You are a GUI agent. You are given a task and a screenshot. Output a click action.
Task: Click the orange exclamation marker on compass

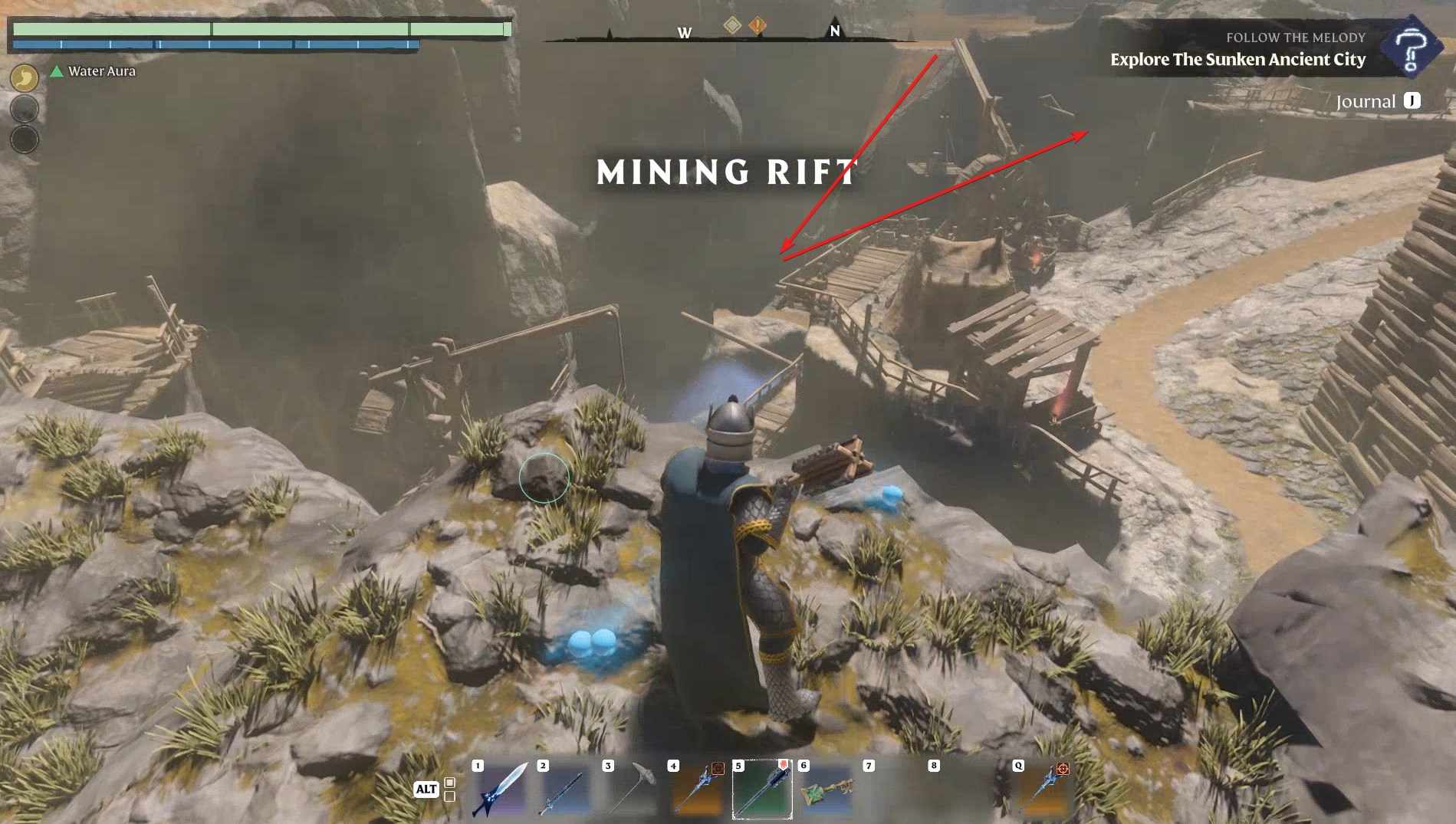click(758, 26)
